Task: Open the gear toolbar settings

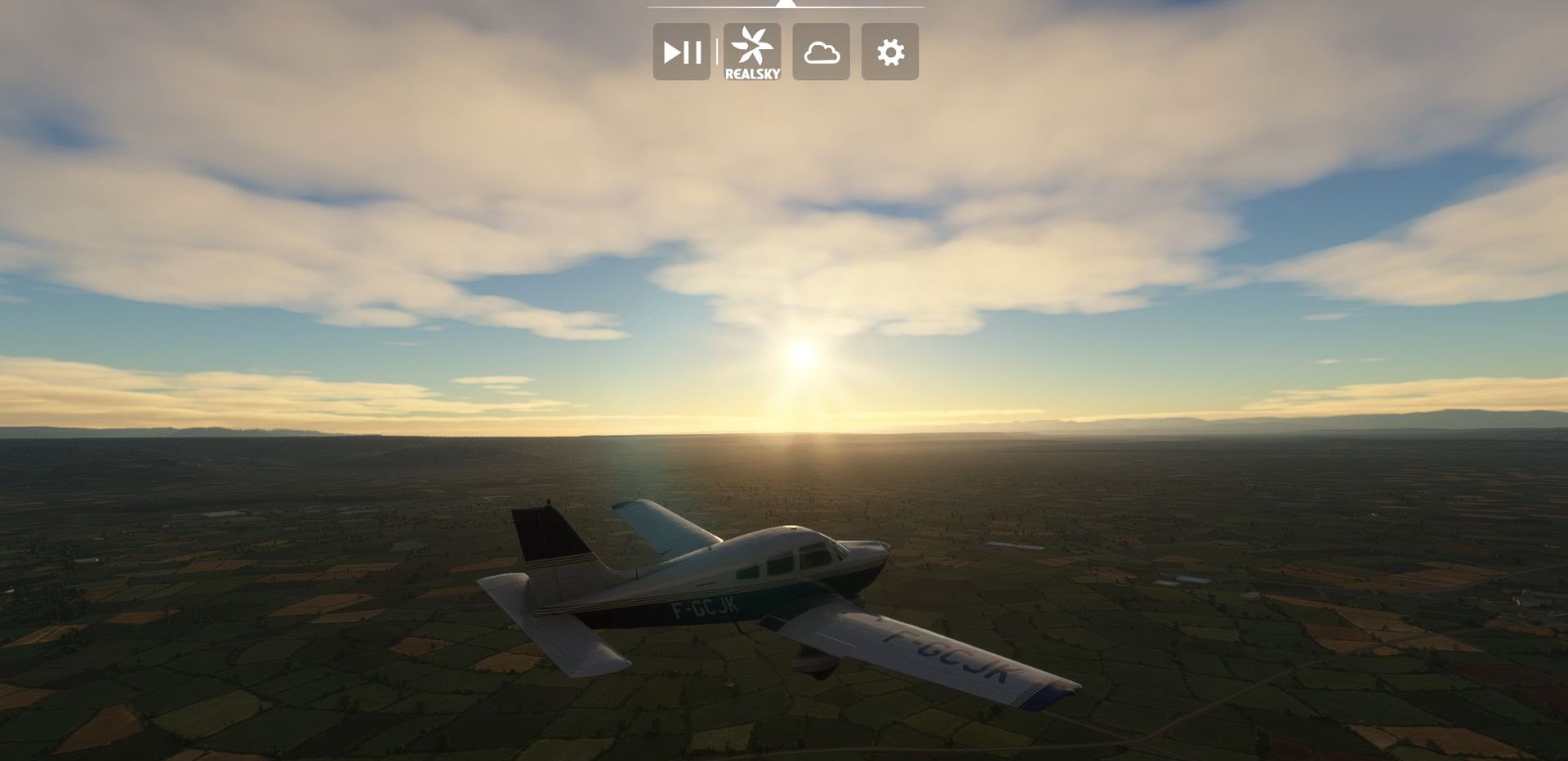Action: tap(889, 52)
